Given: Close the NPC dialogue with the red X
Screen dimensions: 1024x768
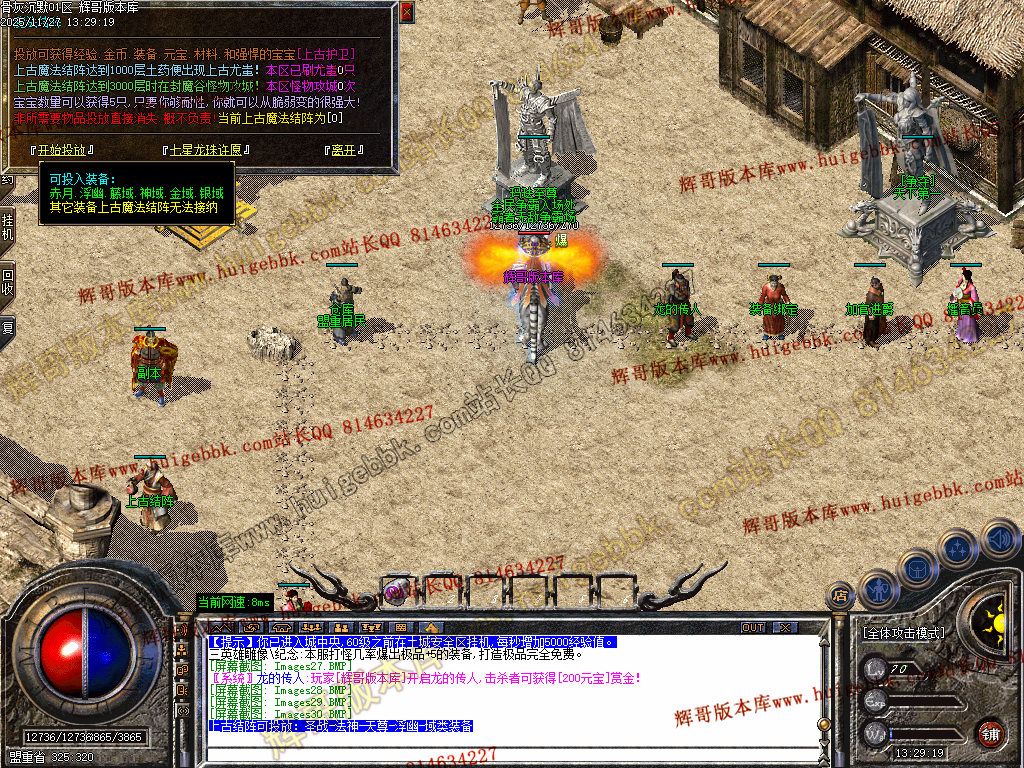Looking at the screenshot, I should coord(406,12).
